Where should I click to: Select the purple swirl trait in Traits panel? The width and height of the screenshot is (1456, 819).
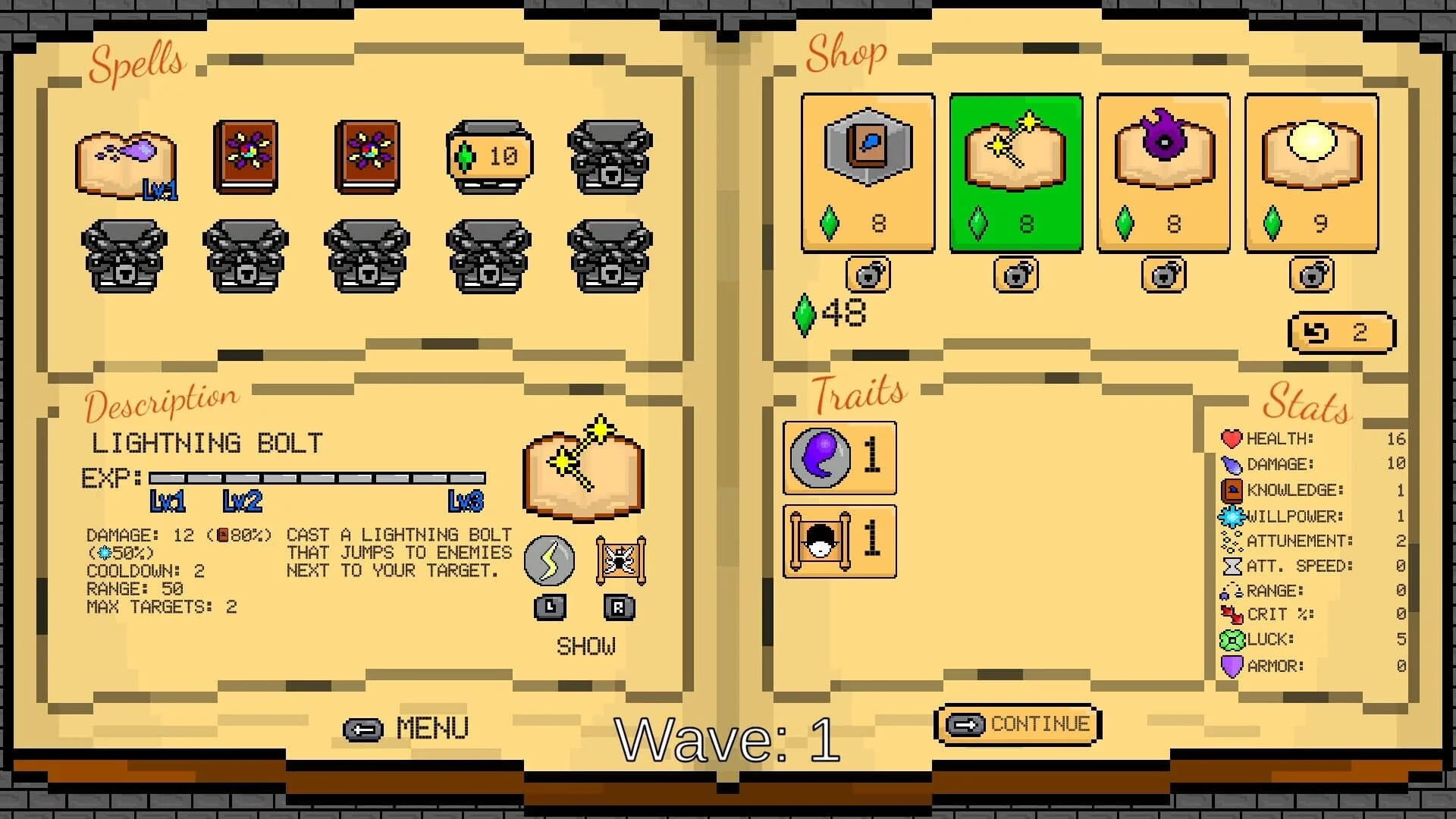839,459
